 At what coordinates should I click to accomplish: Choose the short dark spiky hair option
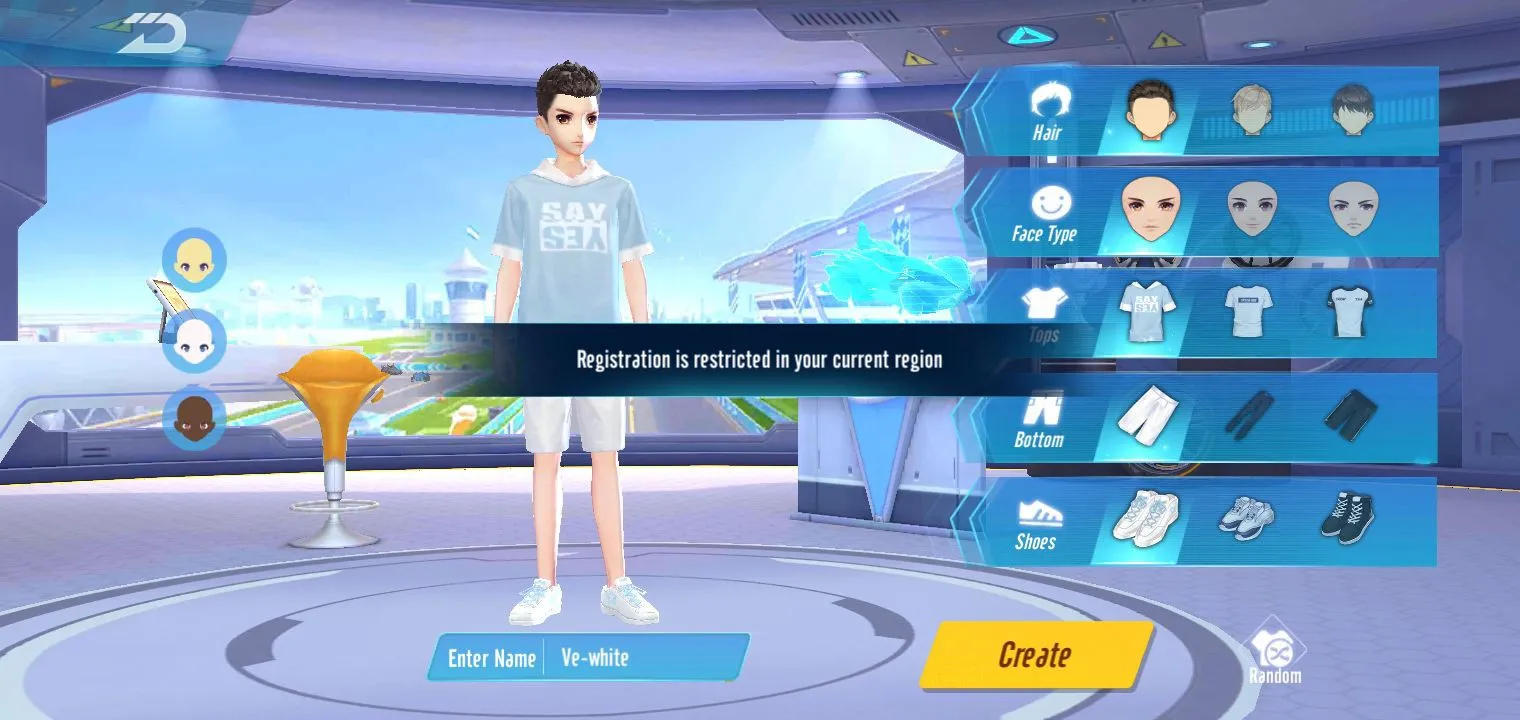pos(1150,109)
